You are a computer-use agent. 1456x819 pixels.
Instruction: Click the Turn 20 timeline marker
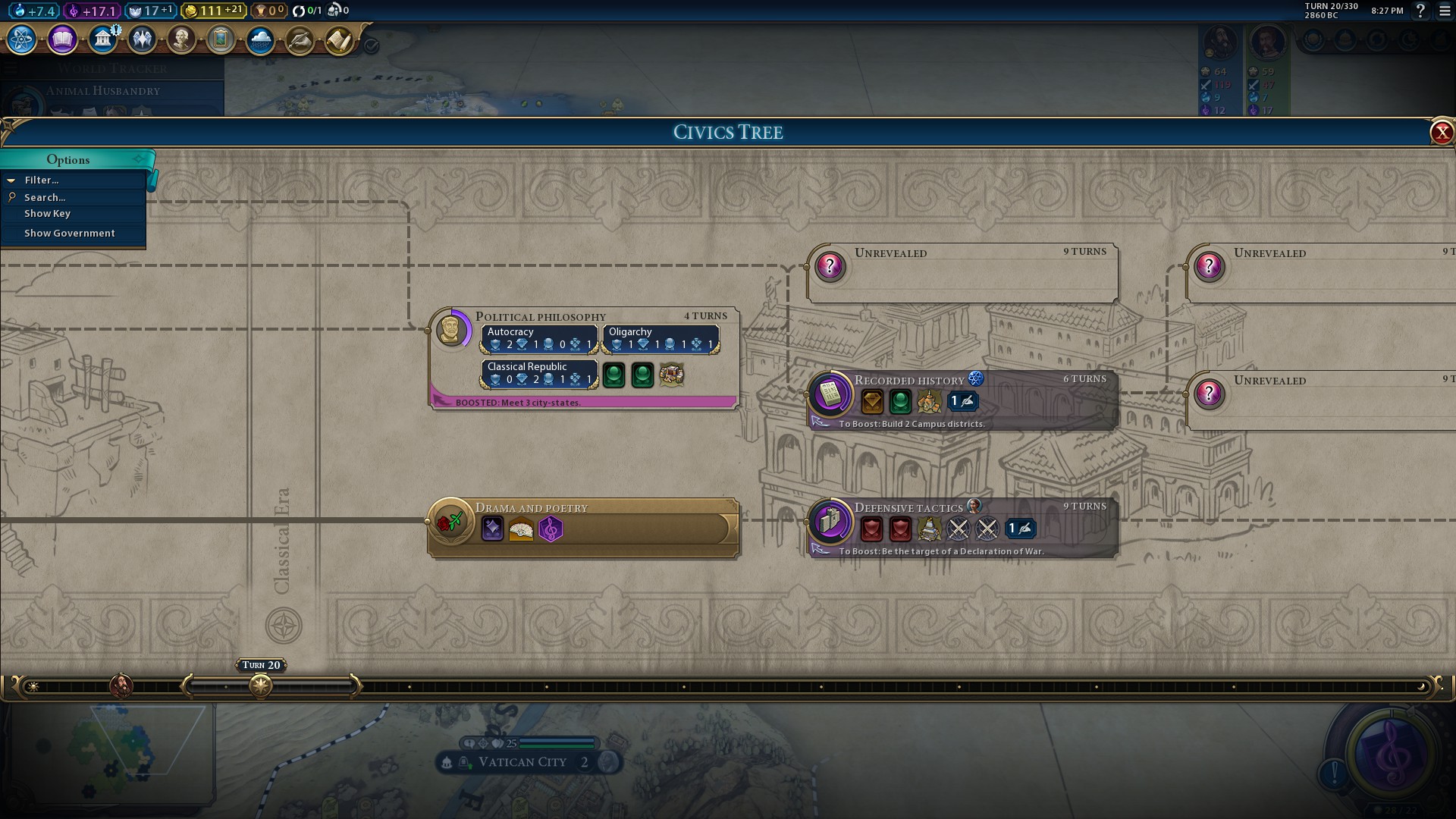click(261, 686)
